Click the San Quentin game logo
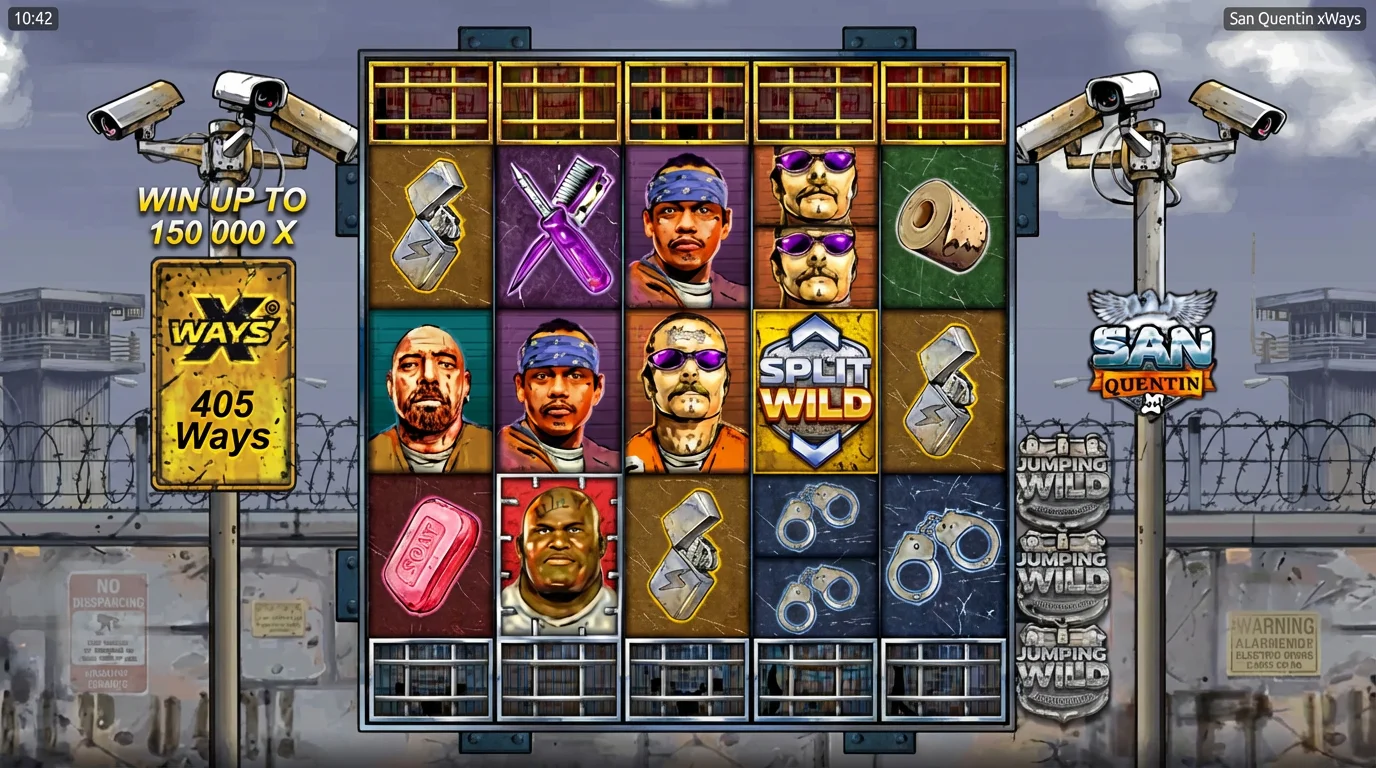Viewport: 1376px width, 768px height. [1151, 355]
